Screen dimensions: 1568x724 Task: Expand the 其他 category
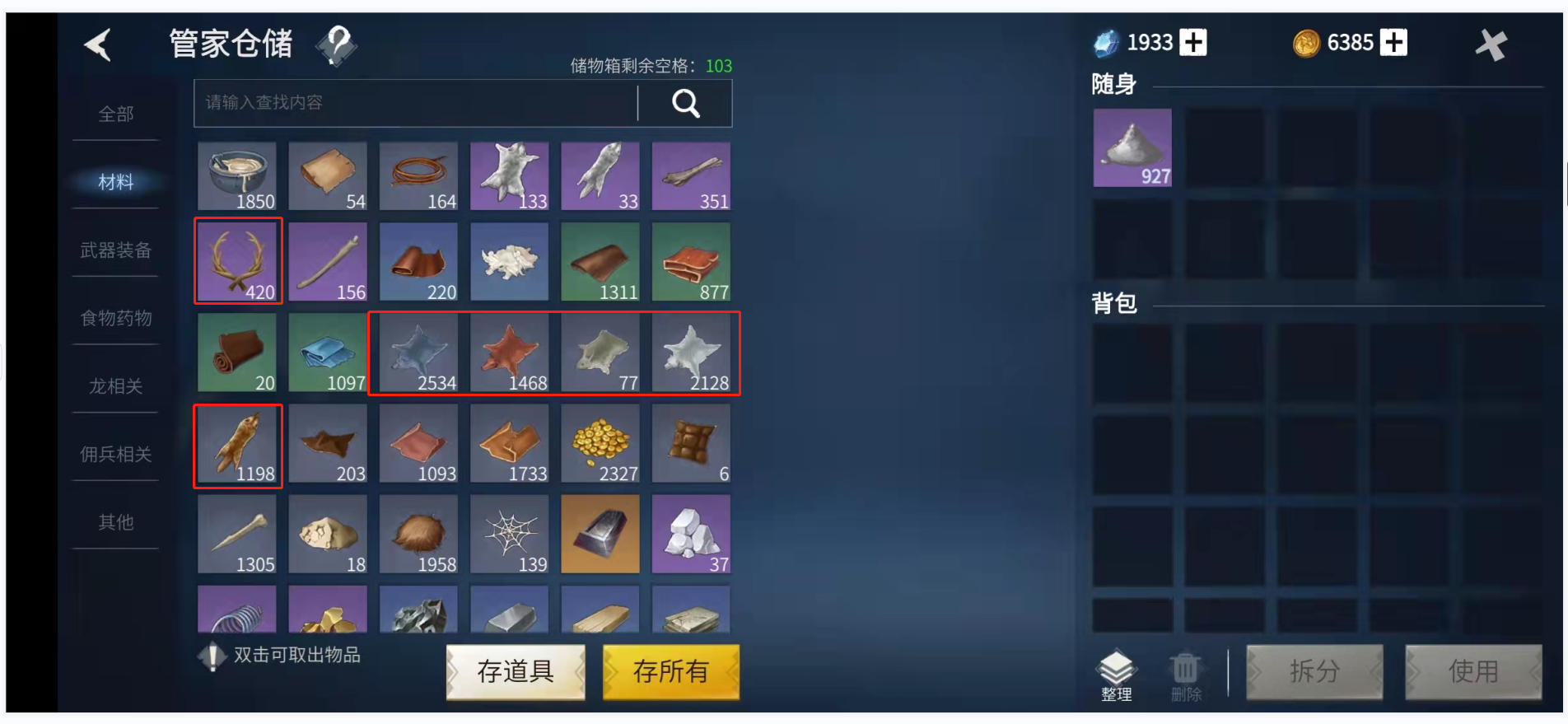click(x=115, y=521)
